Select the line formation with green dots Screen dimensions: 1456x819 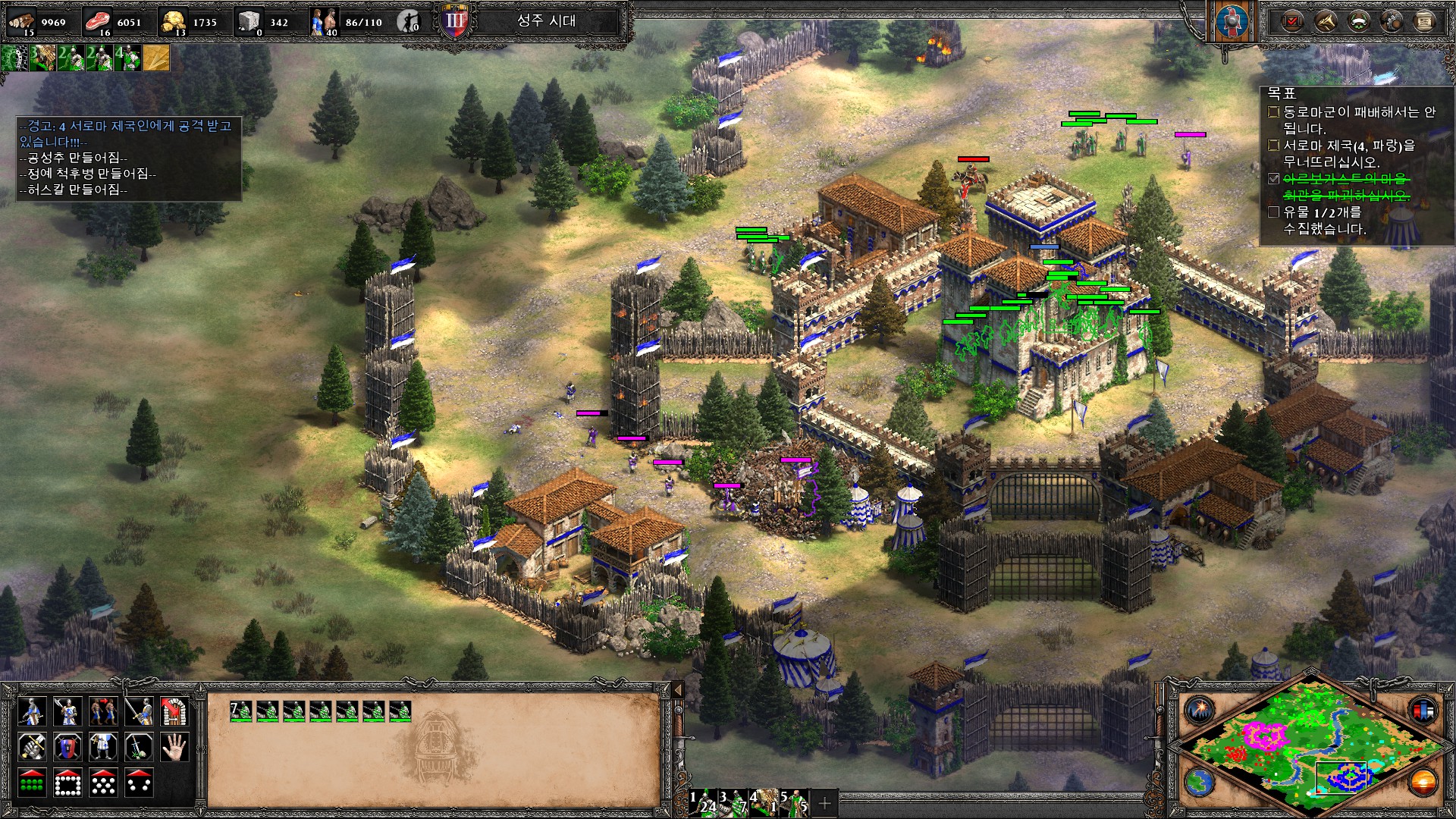(31, 783)
